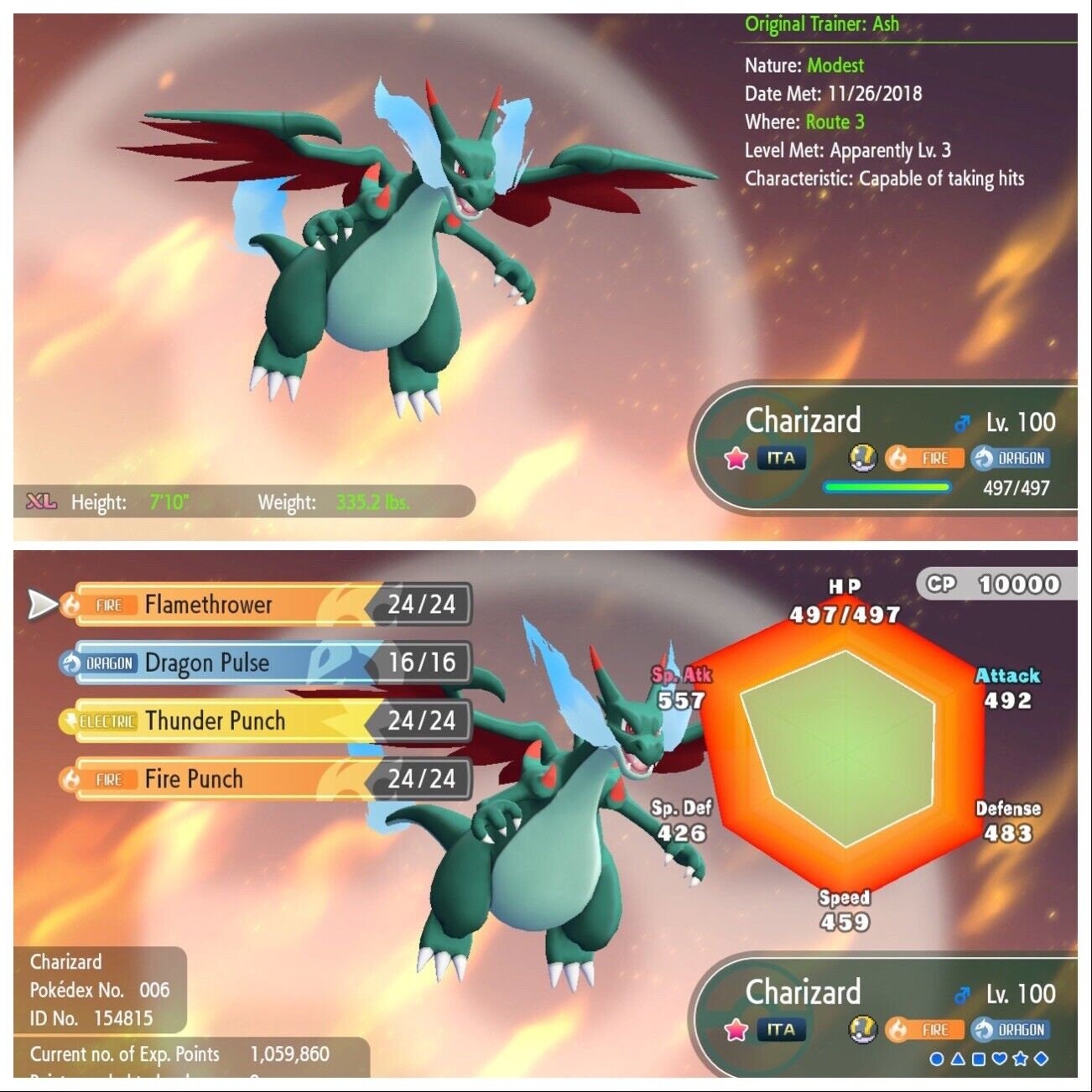Toggle the blue circle marking
Image resolution: width=1092 pixels, height=1092 pixels.
(x=937, y=1058)
